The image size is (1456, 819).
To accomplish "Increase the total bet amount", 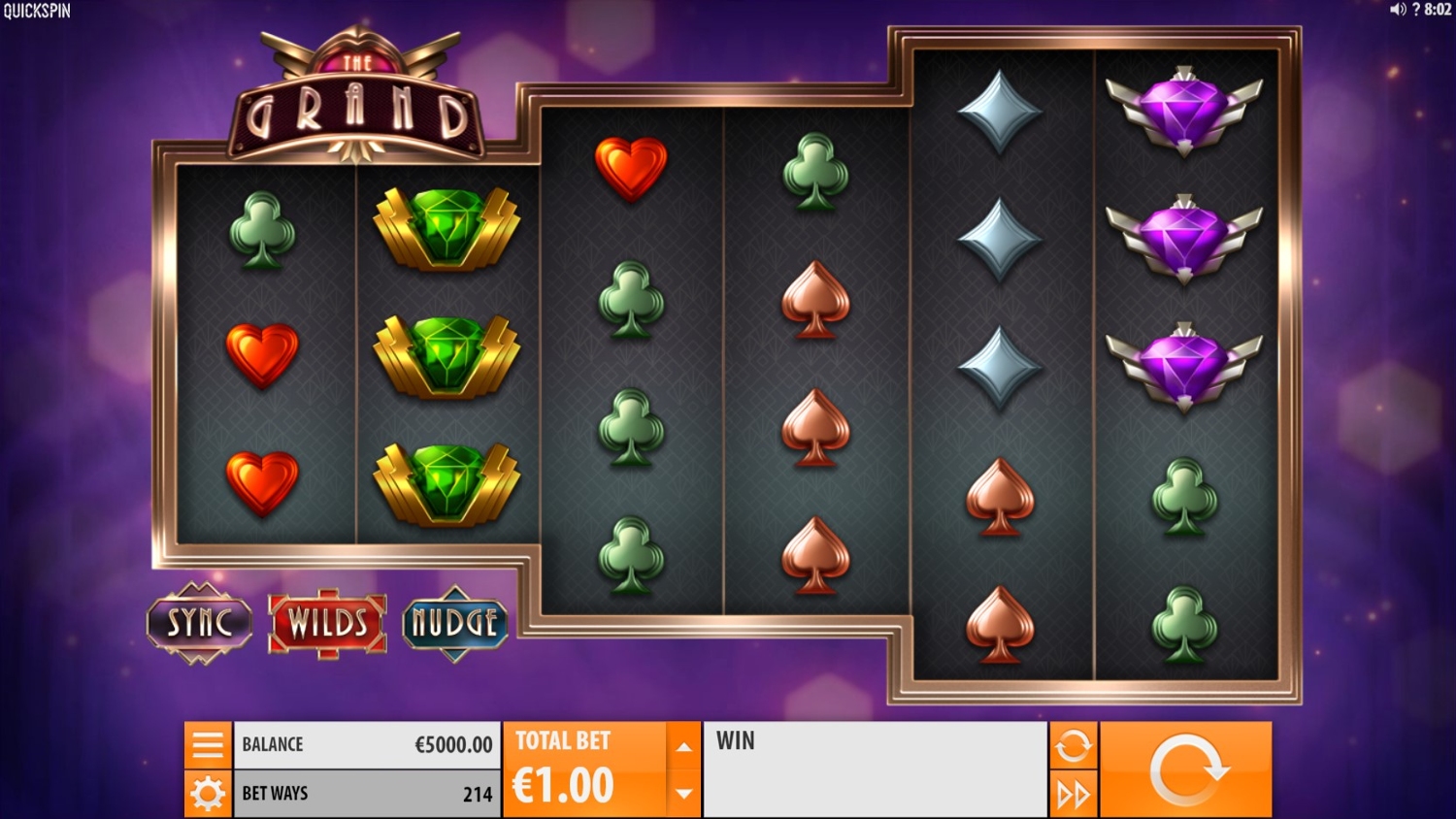I will tap(683, 746).
